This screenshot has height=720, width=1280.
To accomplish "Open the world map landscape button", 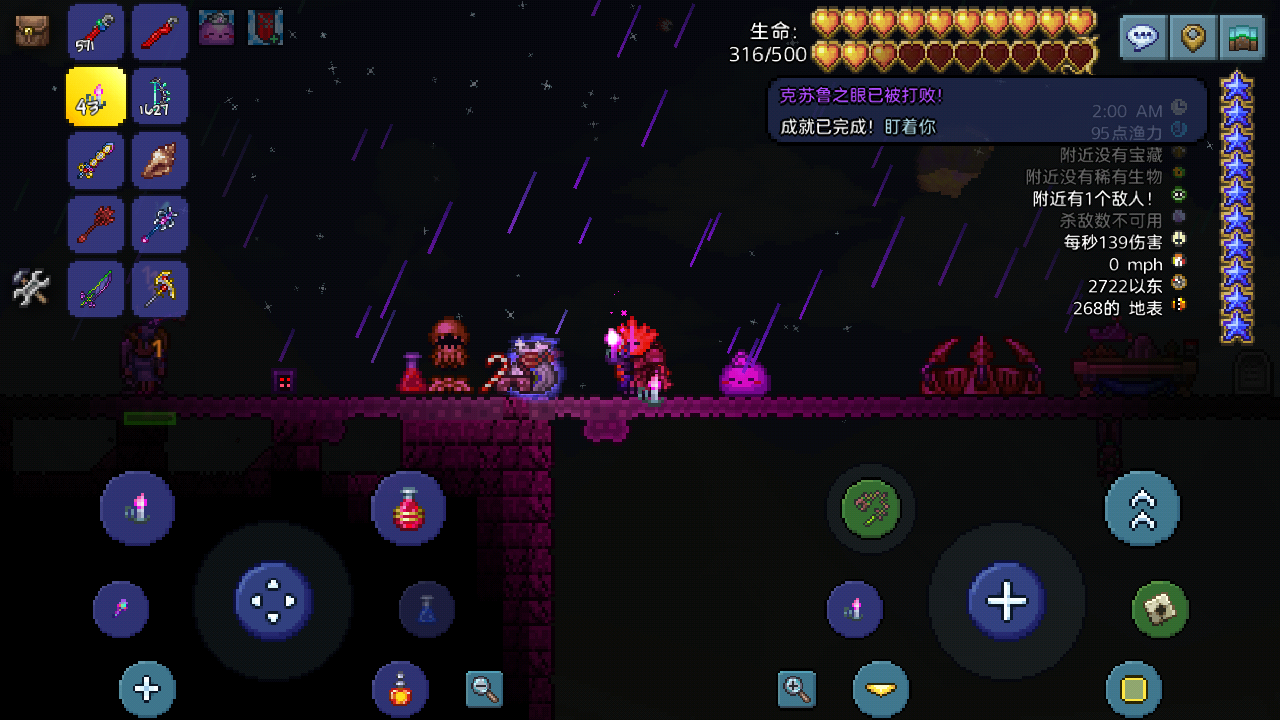I will pos(1243,38).
